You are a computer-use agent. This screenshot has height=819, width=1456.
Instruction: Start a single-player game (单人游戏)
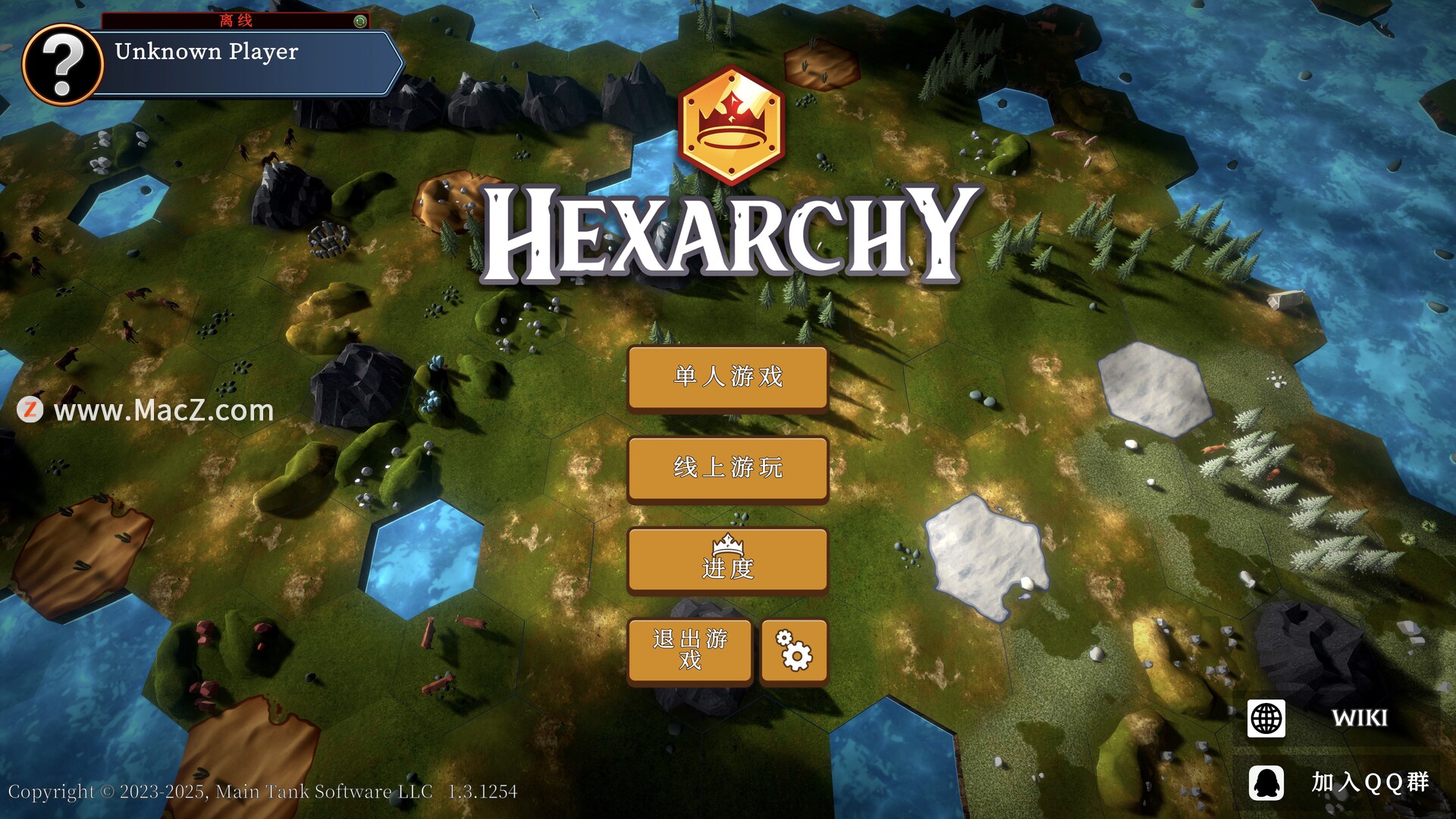point(727,377)
